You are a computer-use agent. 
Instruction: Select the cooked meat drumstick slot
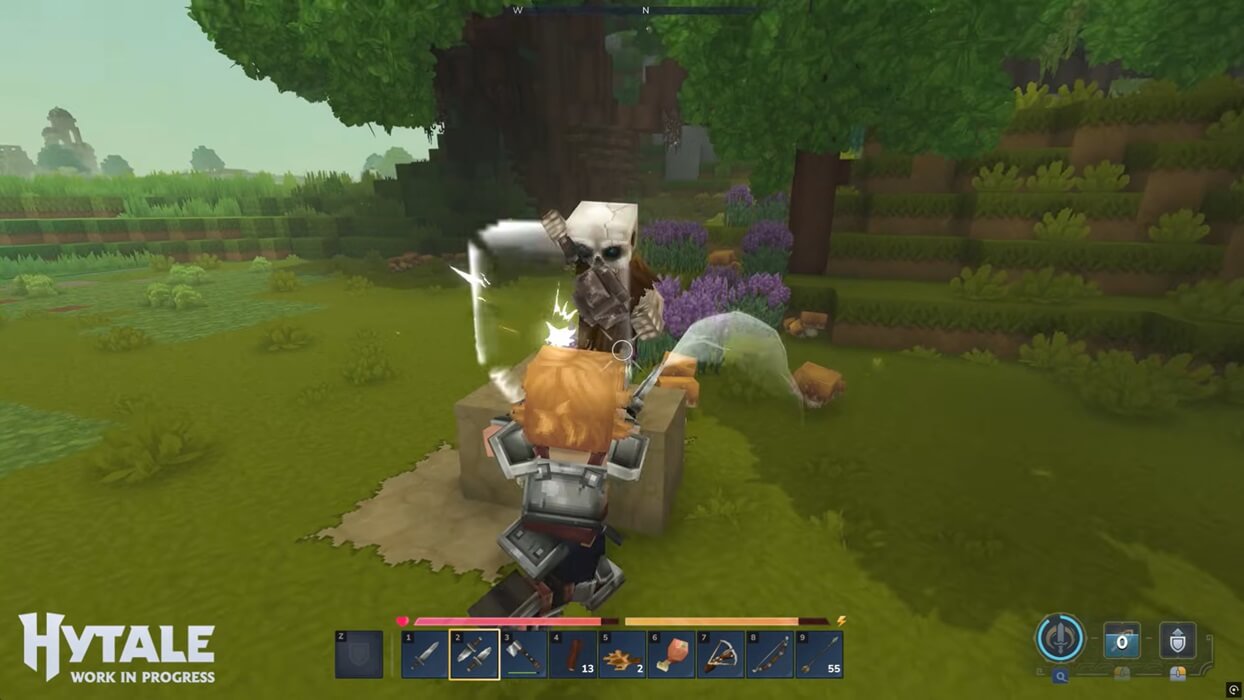pyautogui.click(x=671, y=655)
